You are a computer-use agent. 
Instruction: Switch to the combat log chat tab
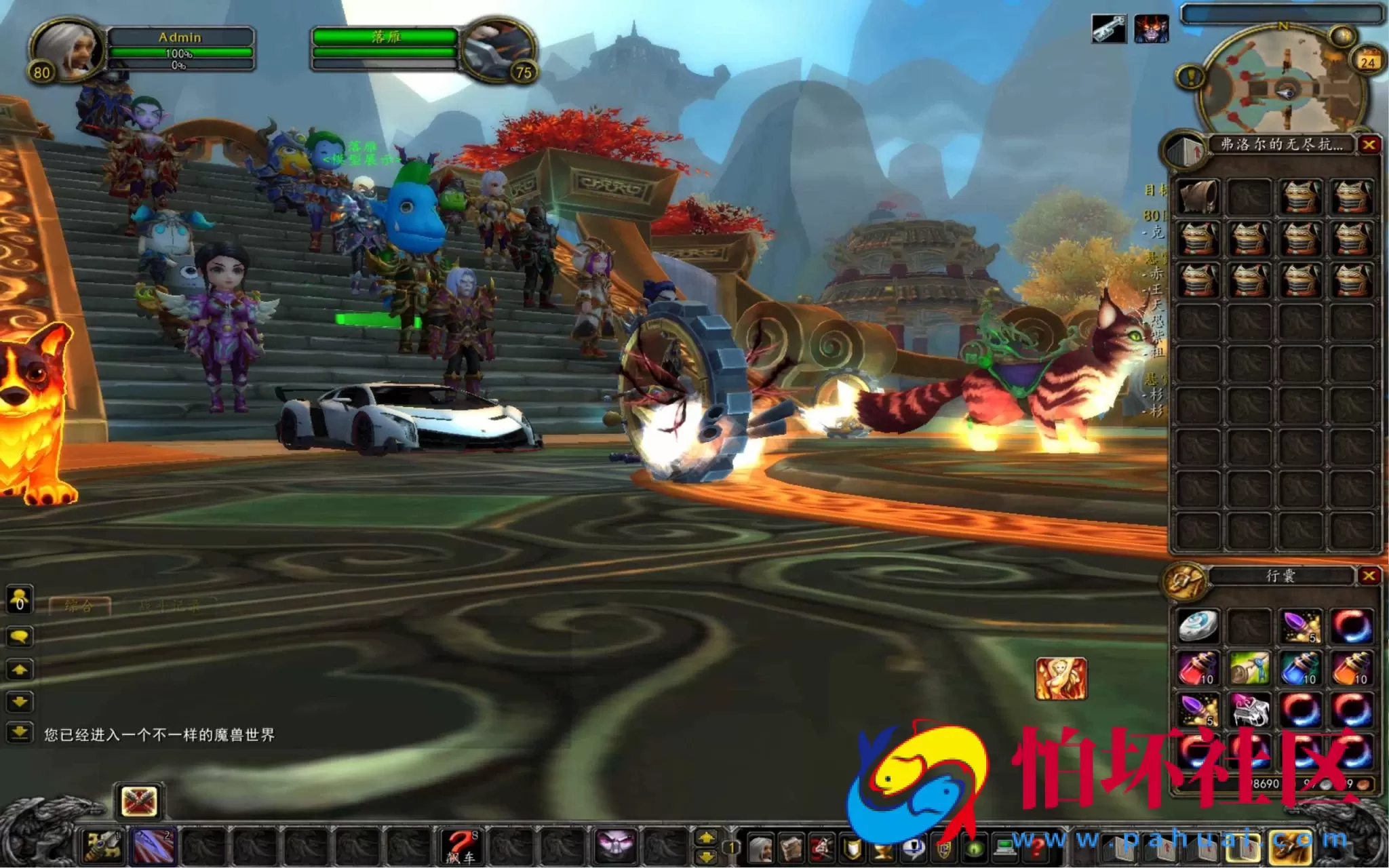point(170,607)
